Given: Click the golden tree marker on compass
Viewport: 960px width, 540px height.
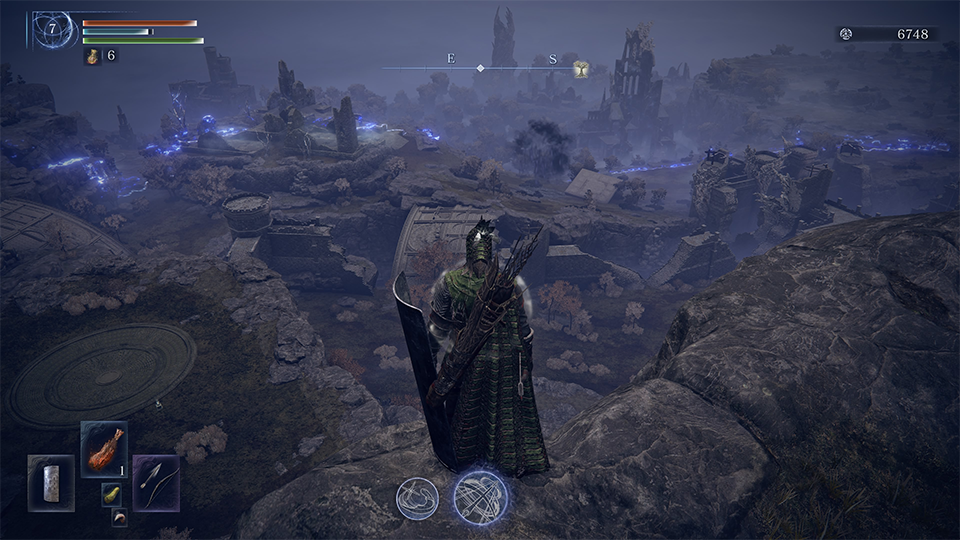Looking at the screenshot, I should 580,68.
